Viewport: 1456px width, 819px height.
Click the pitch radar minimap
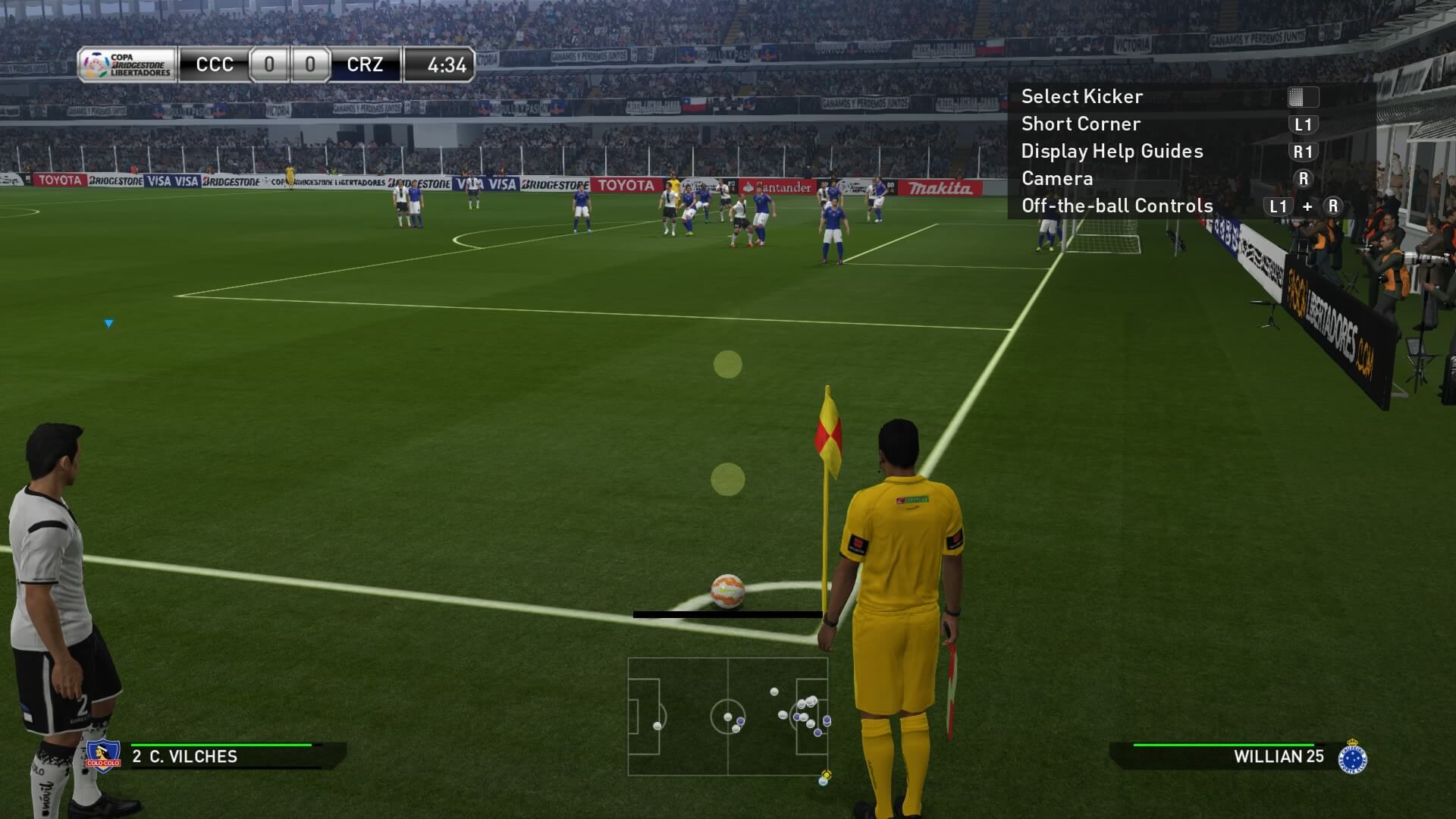point(728,716)
